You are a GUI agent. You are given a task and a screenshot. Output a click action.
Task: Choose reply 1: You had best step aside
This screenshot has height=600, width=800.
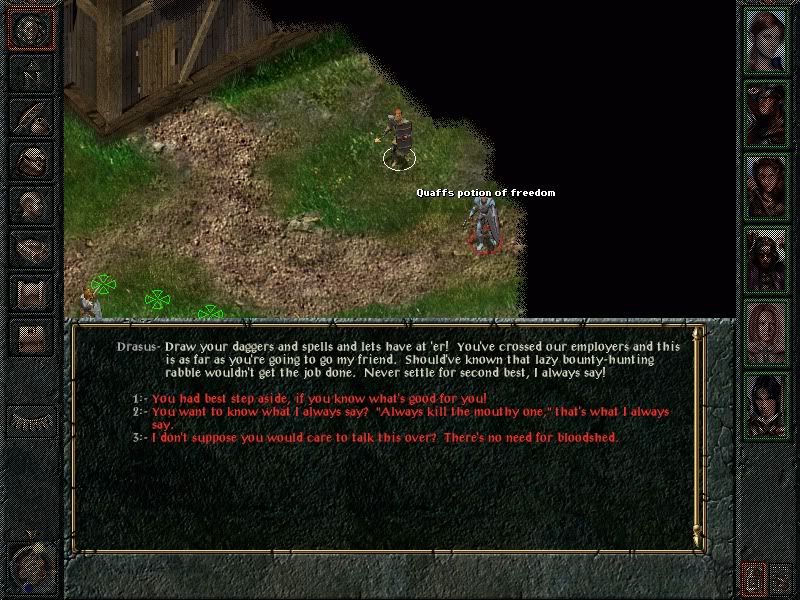tap(318, 398)
